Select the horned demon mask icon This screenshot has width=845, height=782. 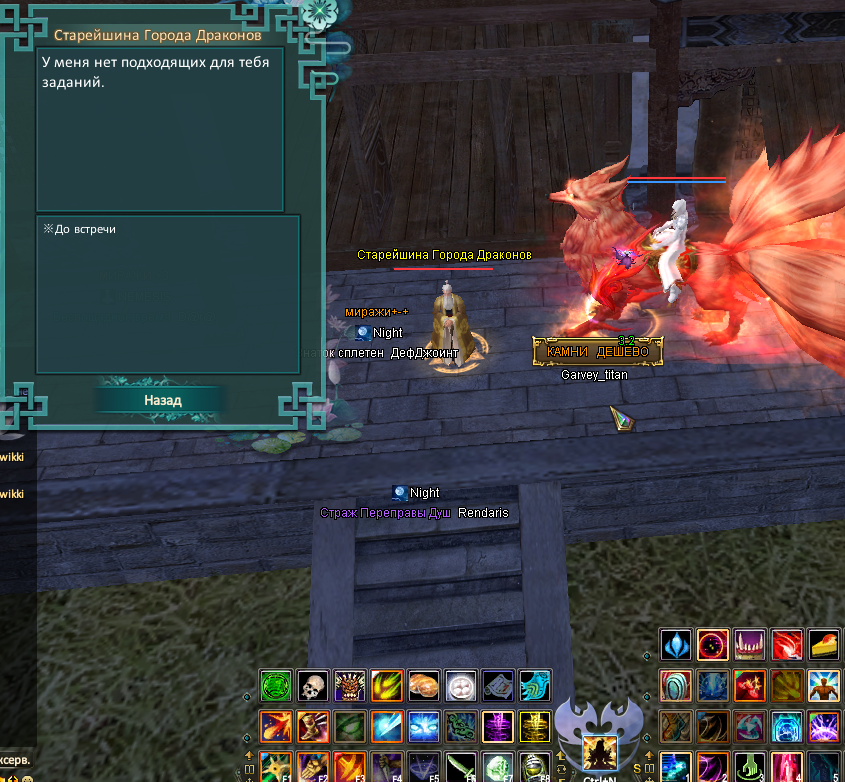pos(349,685)
